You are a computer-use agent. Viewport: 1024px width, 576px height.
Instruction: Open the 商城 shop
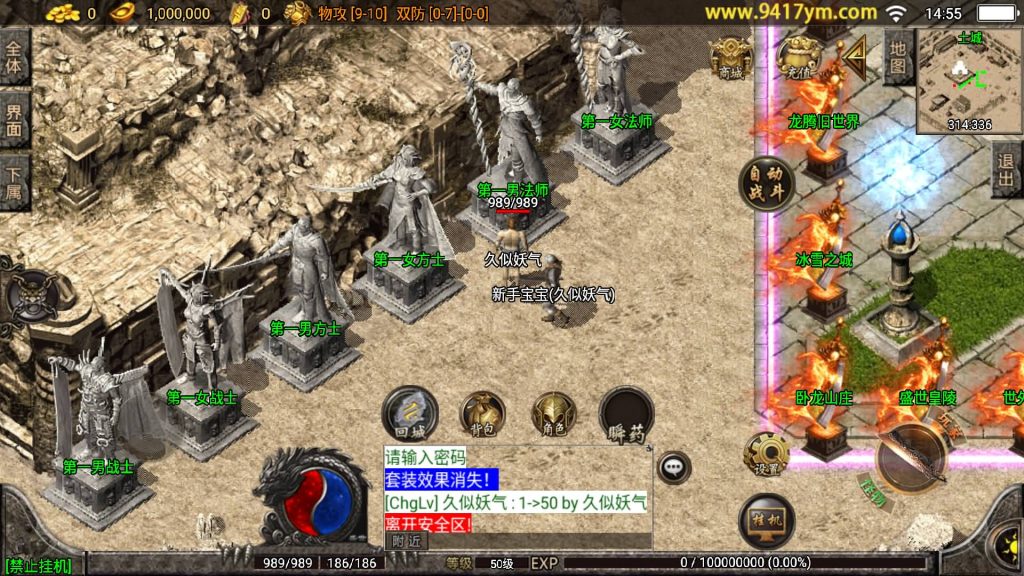[731, 58]
